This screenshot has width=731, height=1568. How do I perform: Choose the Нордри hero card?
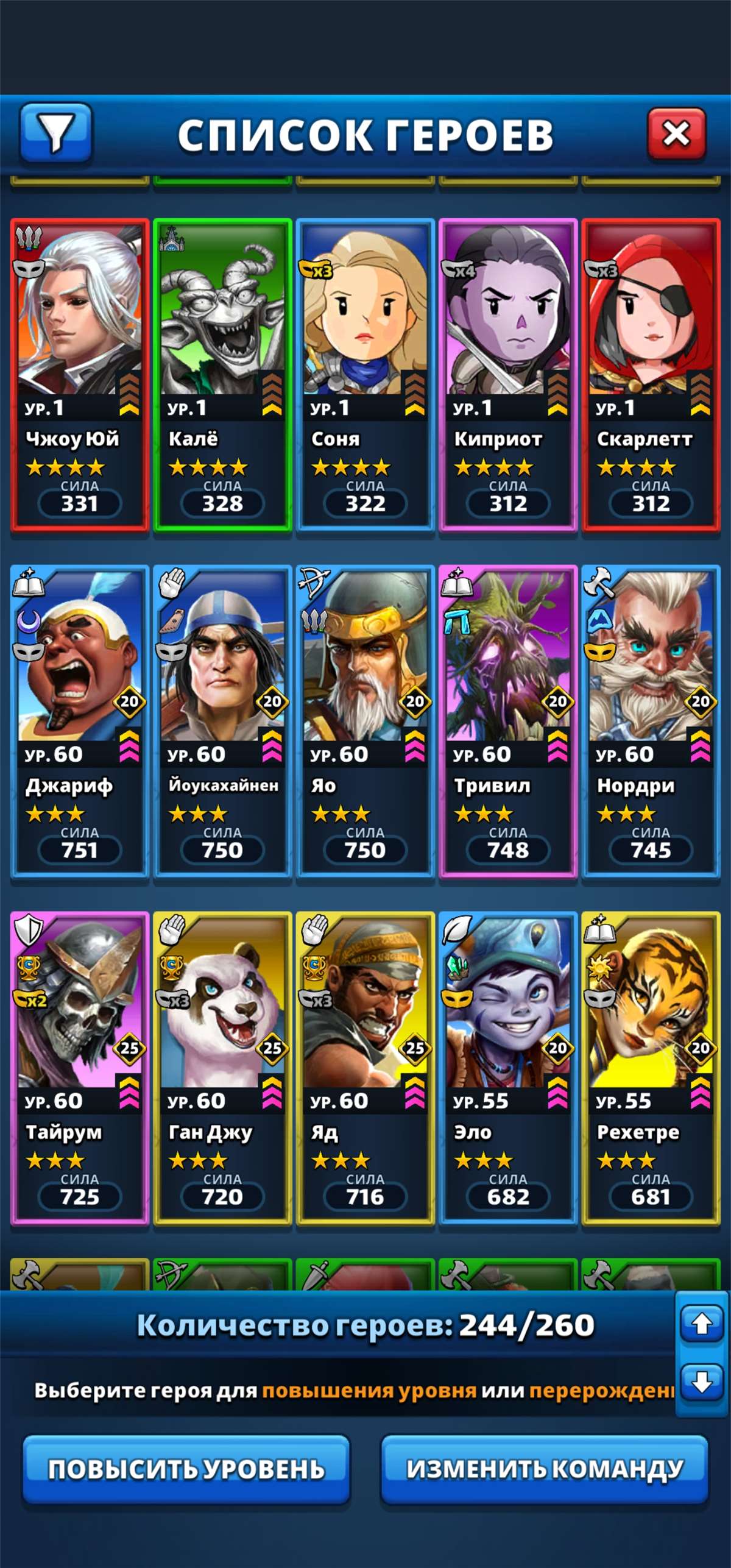651,721
